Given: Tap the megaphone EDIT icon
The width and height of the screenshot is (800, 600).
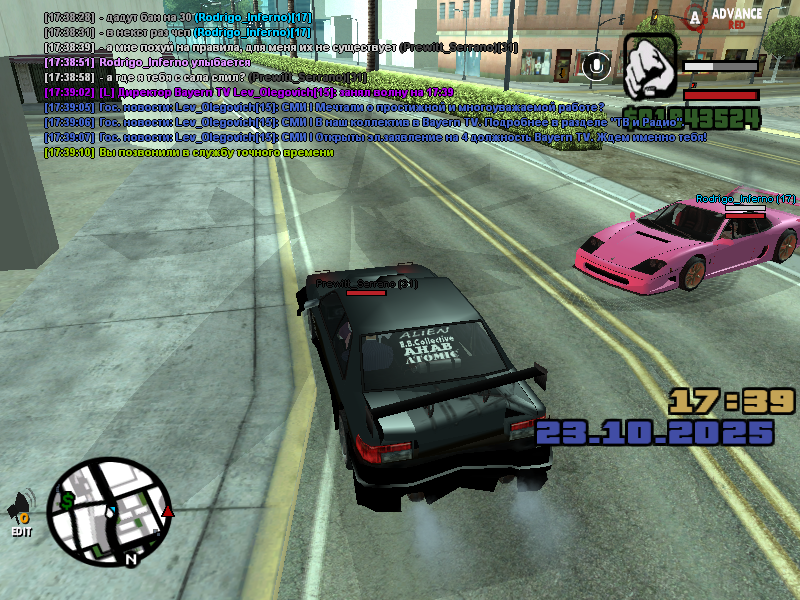Looking at the screenshot, I should 22,513.
